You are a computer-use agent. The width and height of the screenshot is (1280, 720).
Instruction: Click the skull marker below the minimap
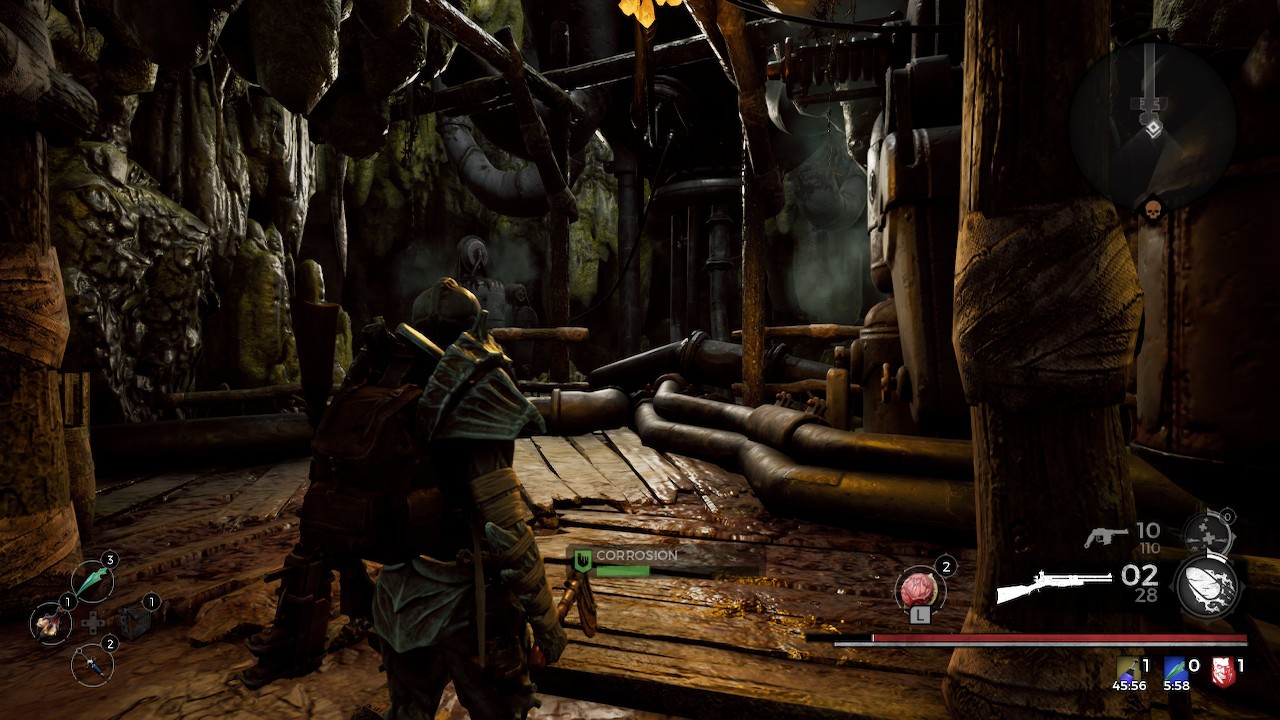pos(1151,211)
